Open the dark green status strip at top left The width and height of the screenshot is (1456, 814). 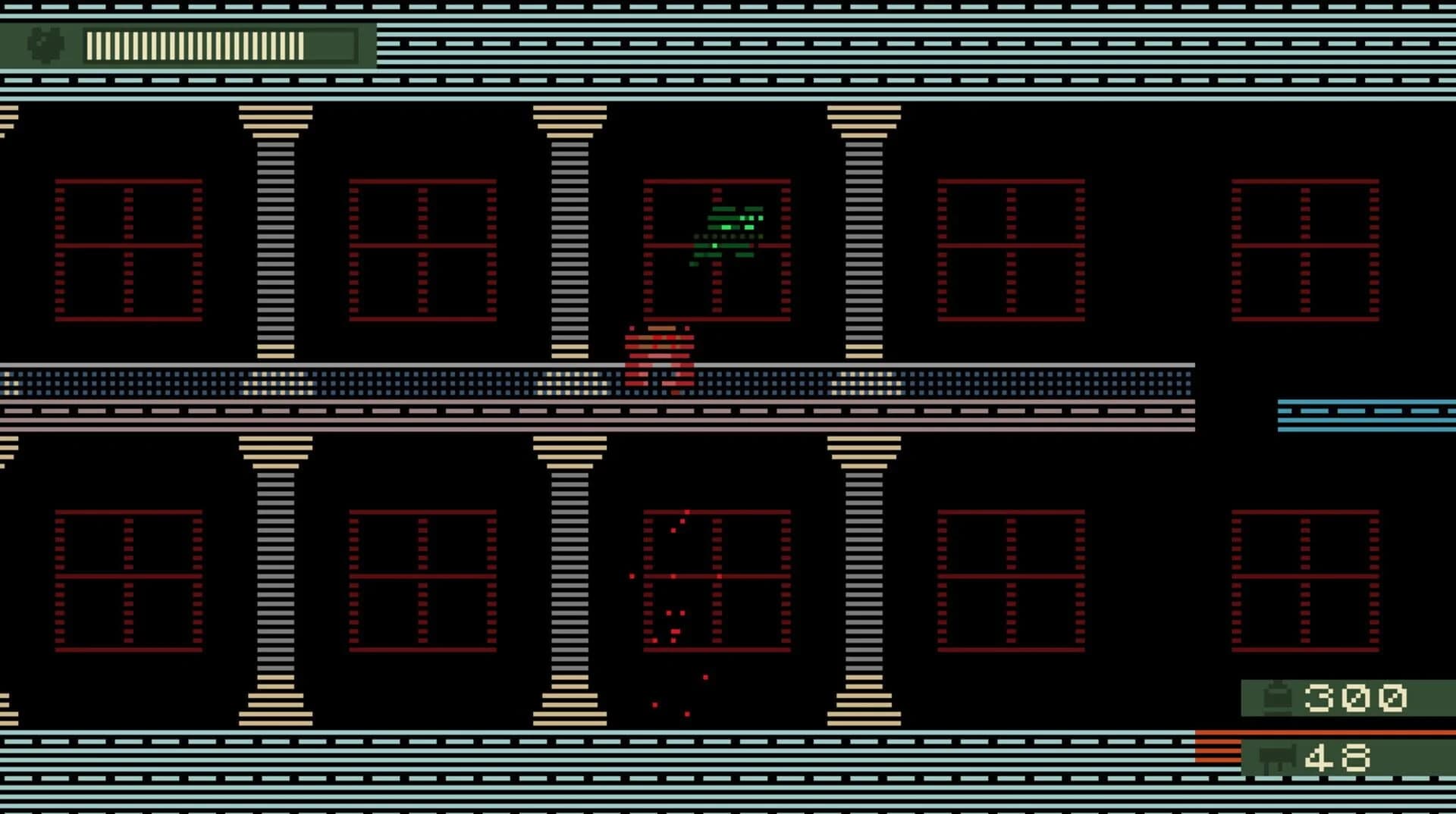pyautogui.click(x=190, y=47)
